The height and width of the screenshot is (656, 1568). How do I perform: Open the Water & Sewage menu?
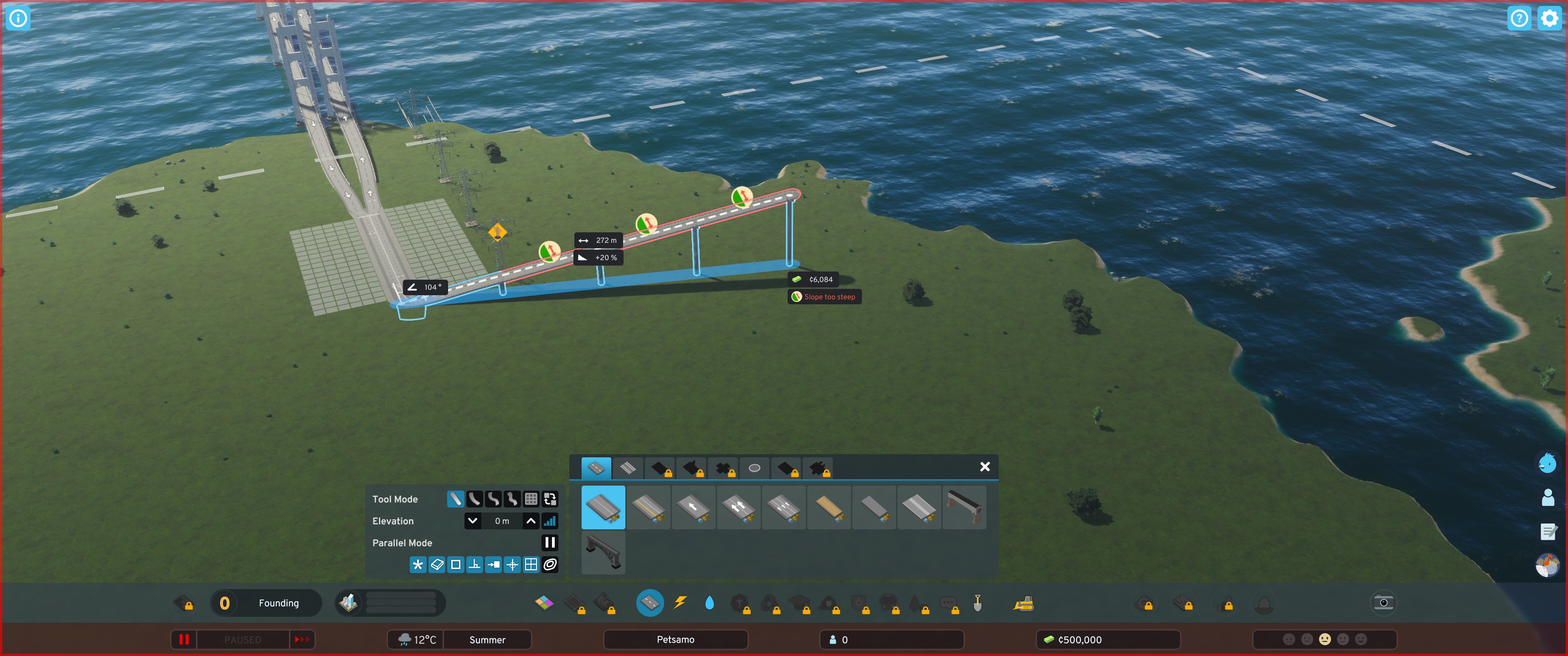(710, 603)
